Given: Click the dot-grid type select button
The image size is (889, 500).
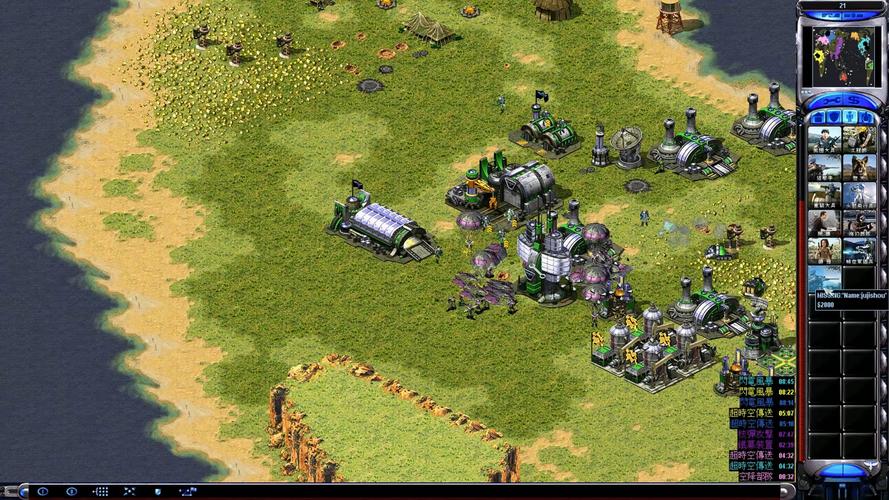Looking at the screenshot, I should 100,491.
